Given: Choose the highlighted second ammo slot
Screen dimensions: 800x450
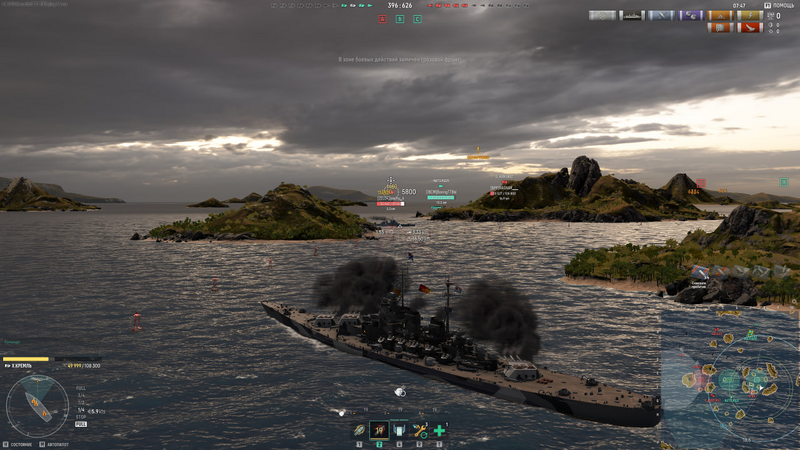Looking at the screenshot, I should 379,431.
